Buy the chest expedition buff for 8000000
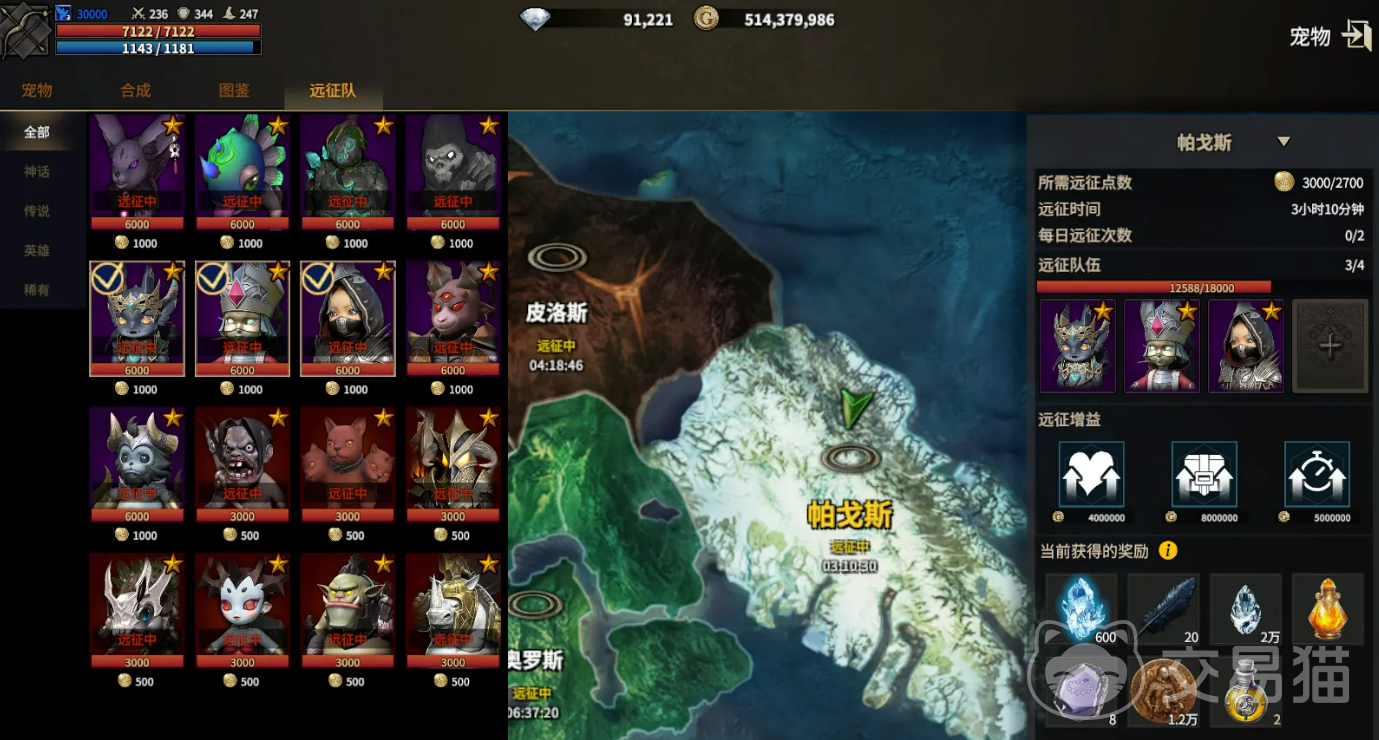Screen dimensions: 1379x740 pos(1204,475)
